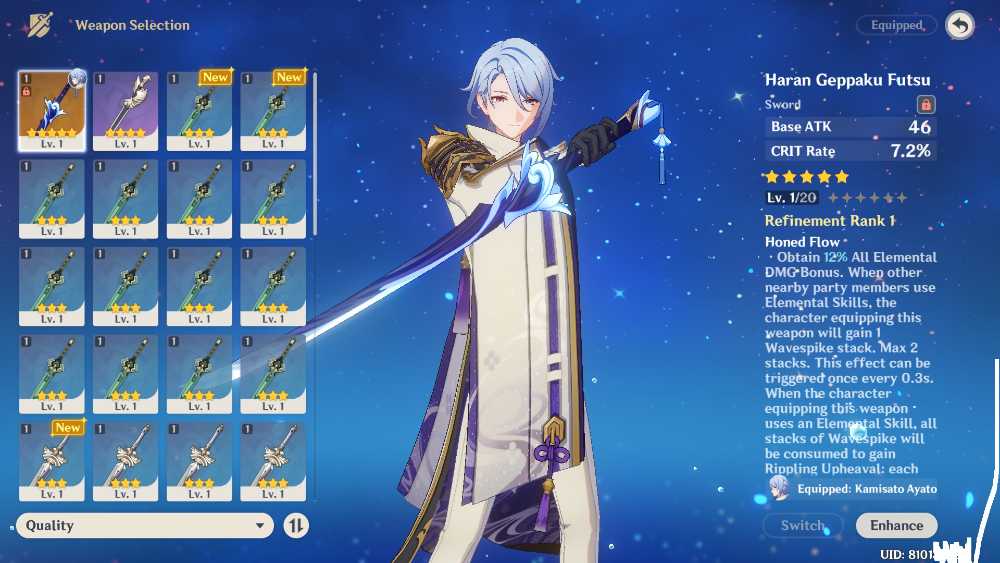Toggle the weapon lock icon
This screenshot has height=563, width=1000.
(926, 104)
